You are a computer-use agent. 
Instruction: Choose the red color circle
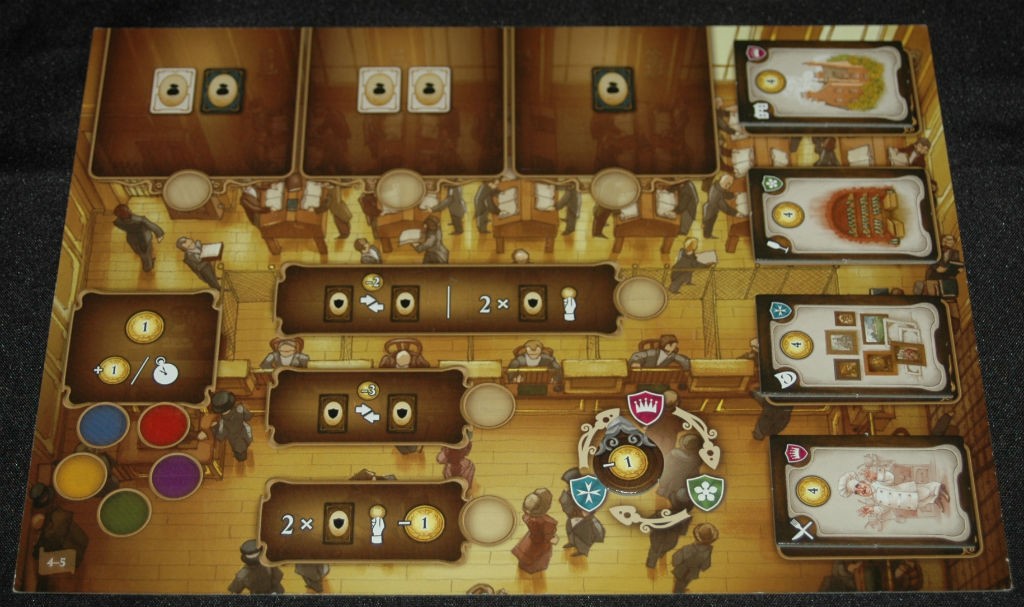pyautogui.click(x=163, y=426)
